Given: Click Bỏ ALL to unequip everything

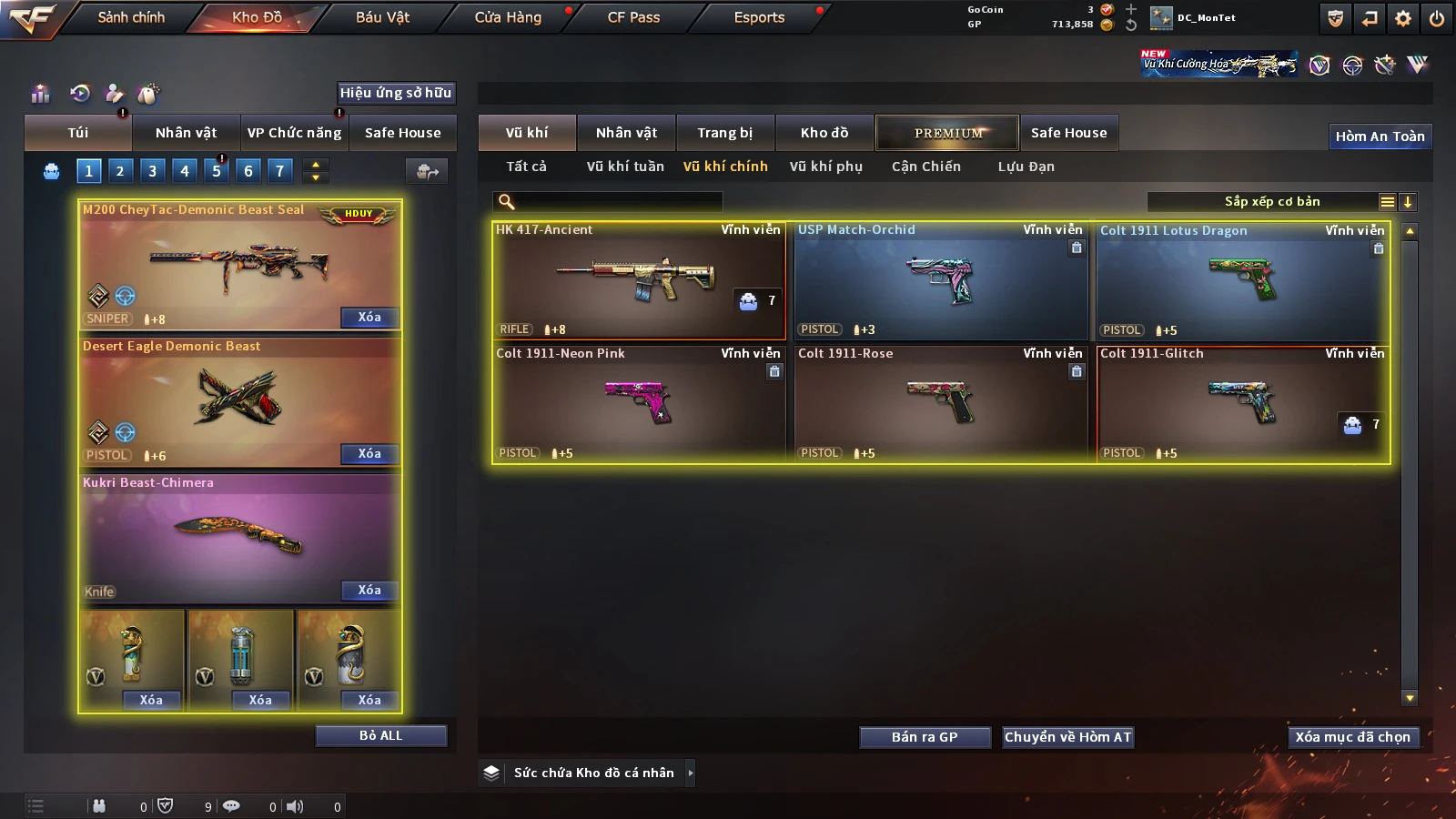Looking at the screenshot, I should tap(380, 736).
